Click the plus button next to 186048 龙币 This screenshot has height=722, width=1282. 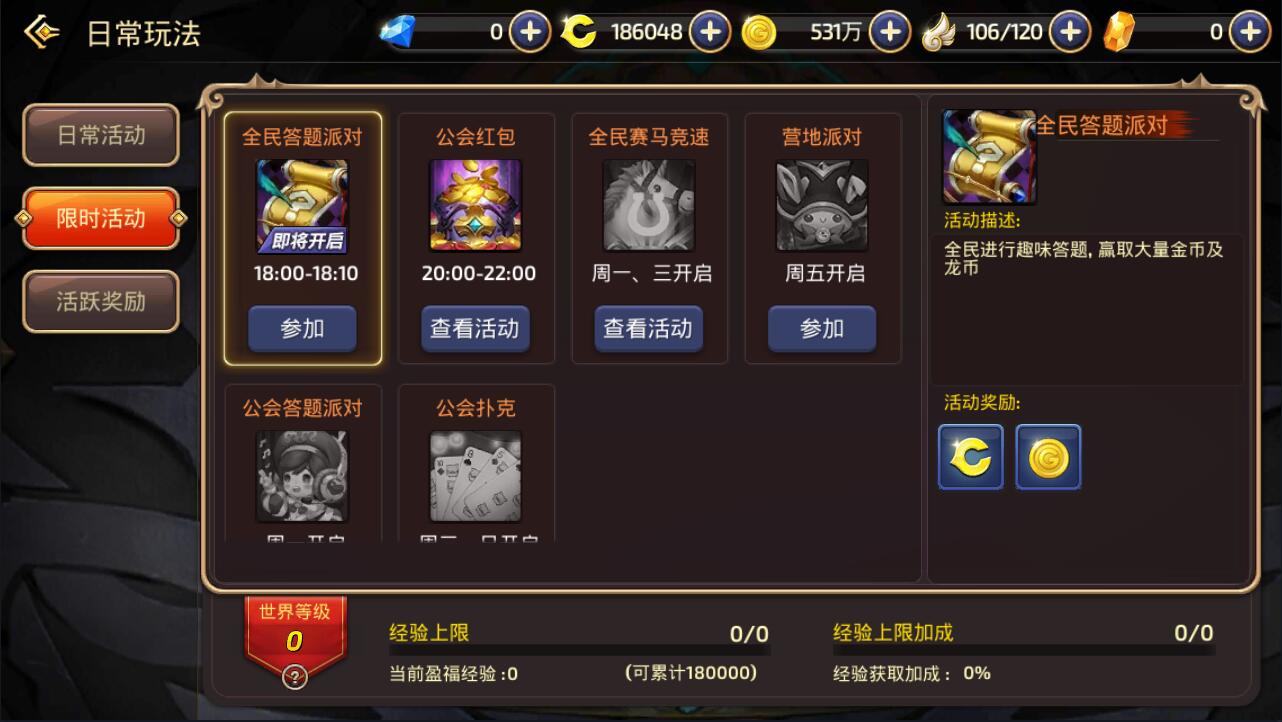coord(710,31)
